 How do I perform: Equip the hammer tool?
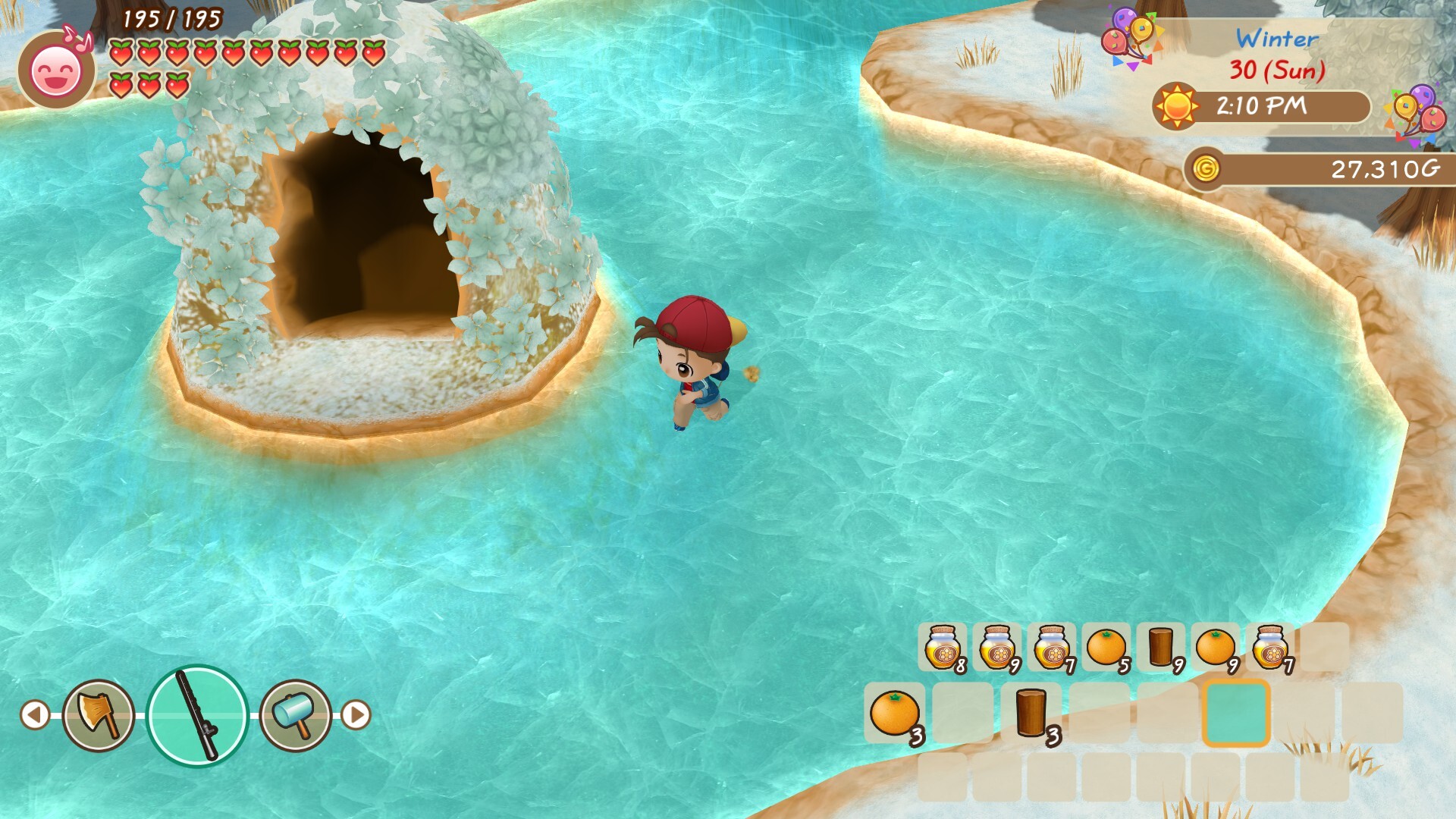pos(296,714)
